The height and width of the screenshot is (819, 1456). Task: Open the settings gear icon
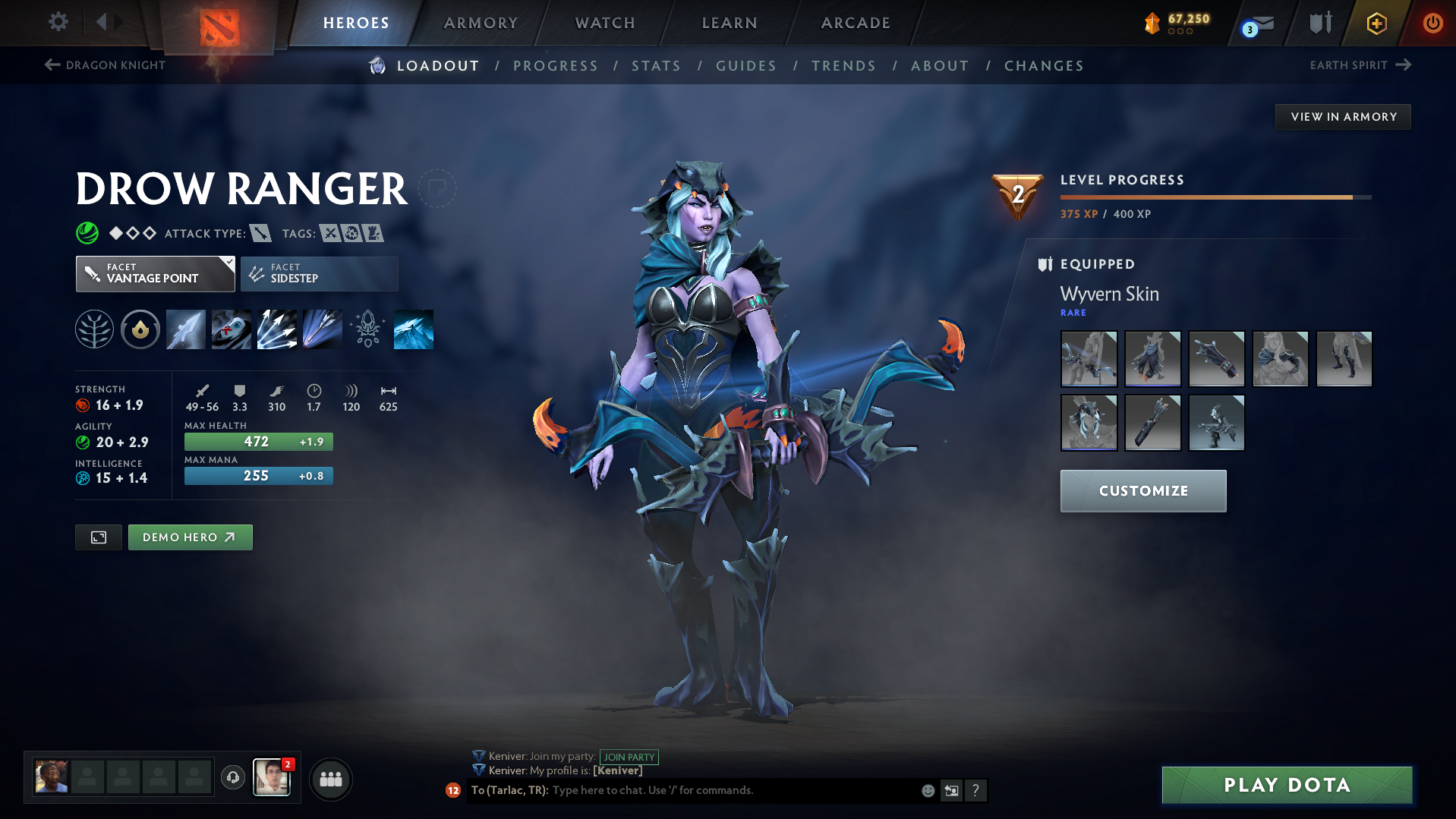coord(58,23)
